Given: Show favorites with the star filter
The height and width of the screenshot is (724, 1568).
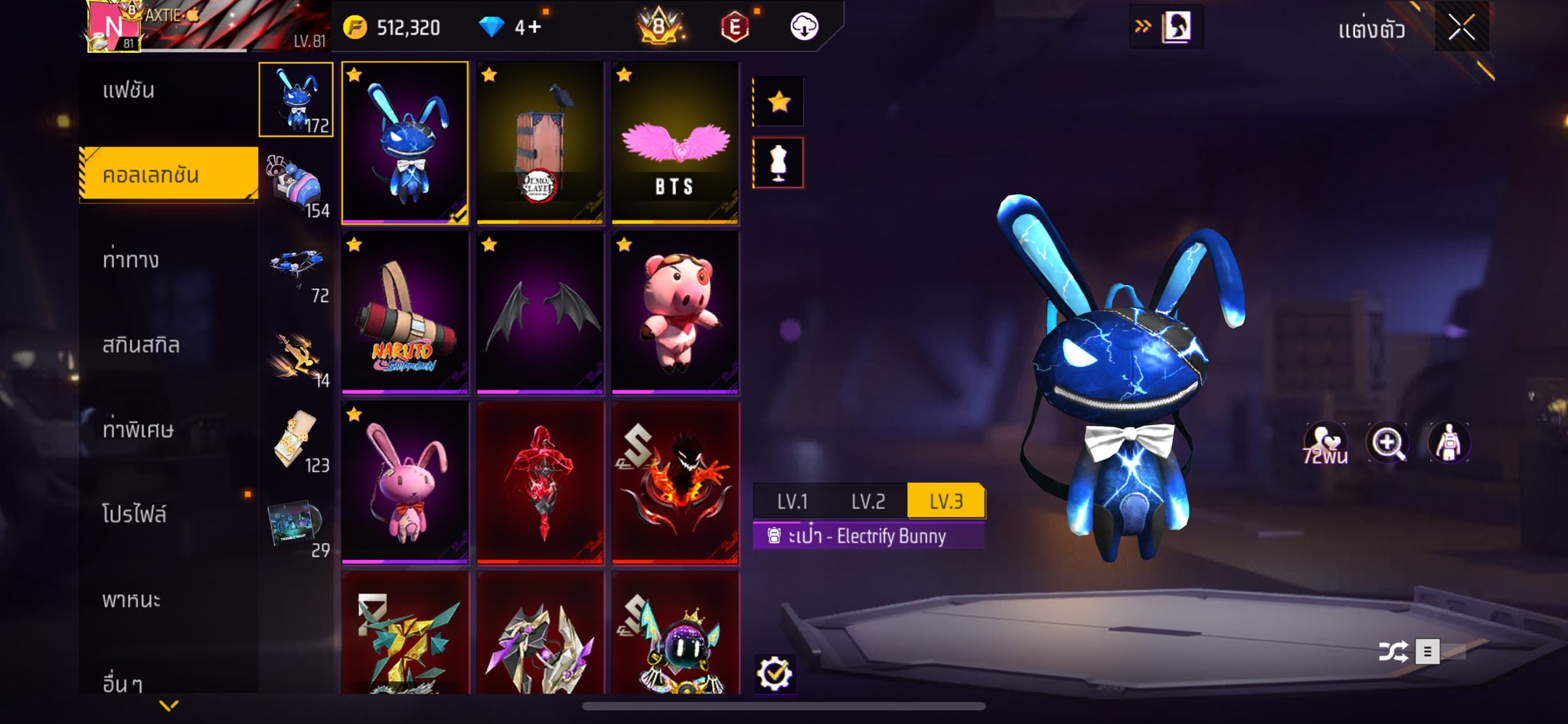Looking at the screenshot, I should 779,101.
